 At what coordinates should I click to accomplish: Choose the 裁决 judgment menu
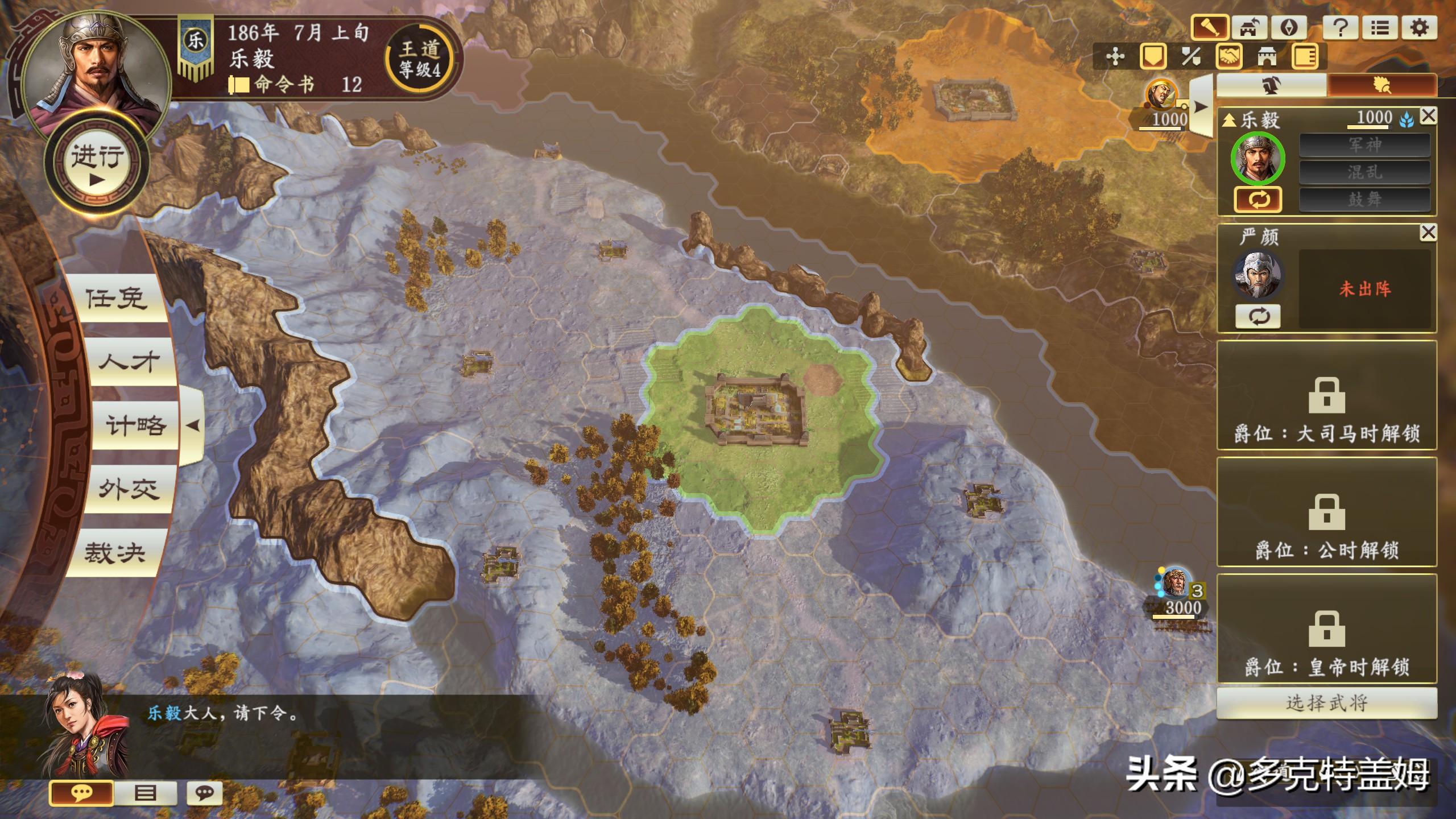click(115, 553)
